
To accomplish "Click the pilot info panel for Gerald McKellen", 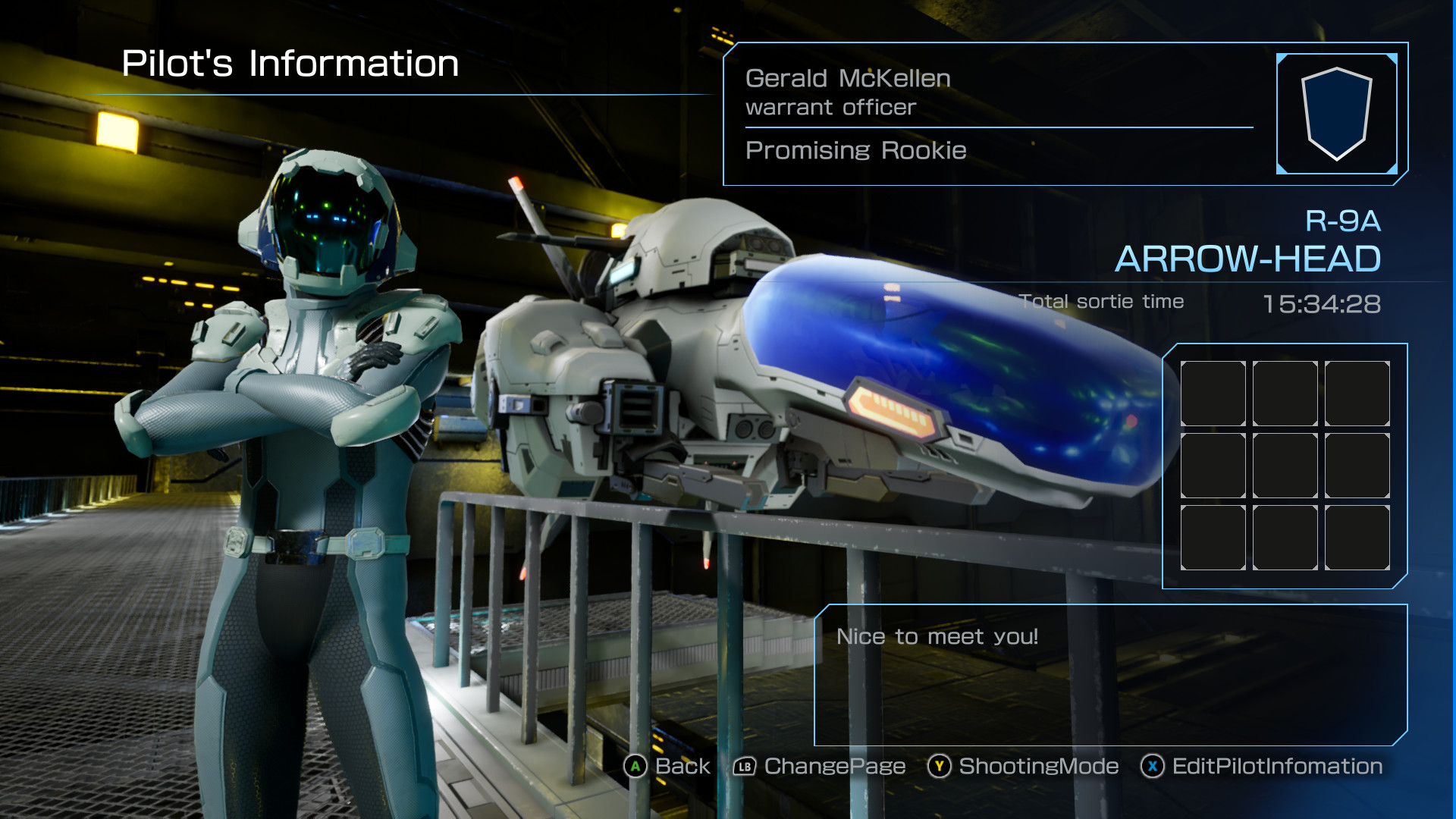I will click(986, 114).
